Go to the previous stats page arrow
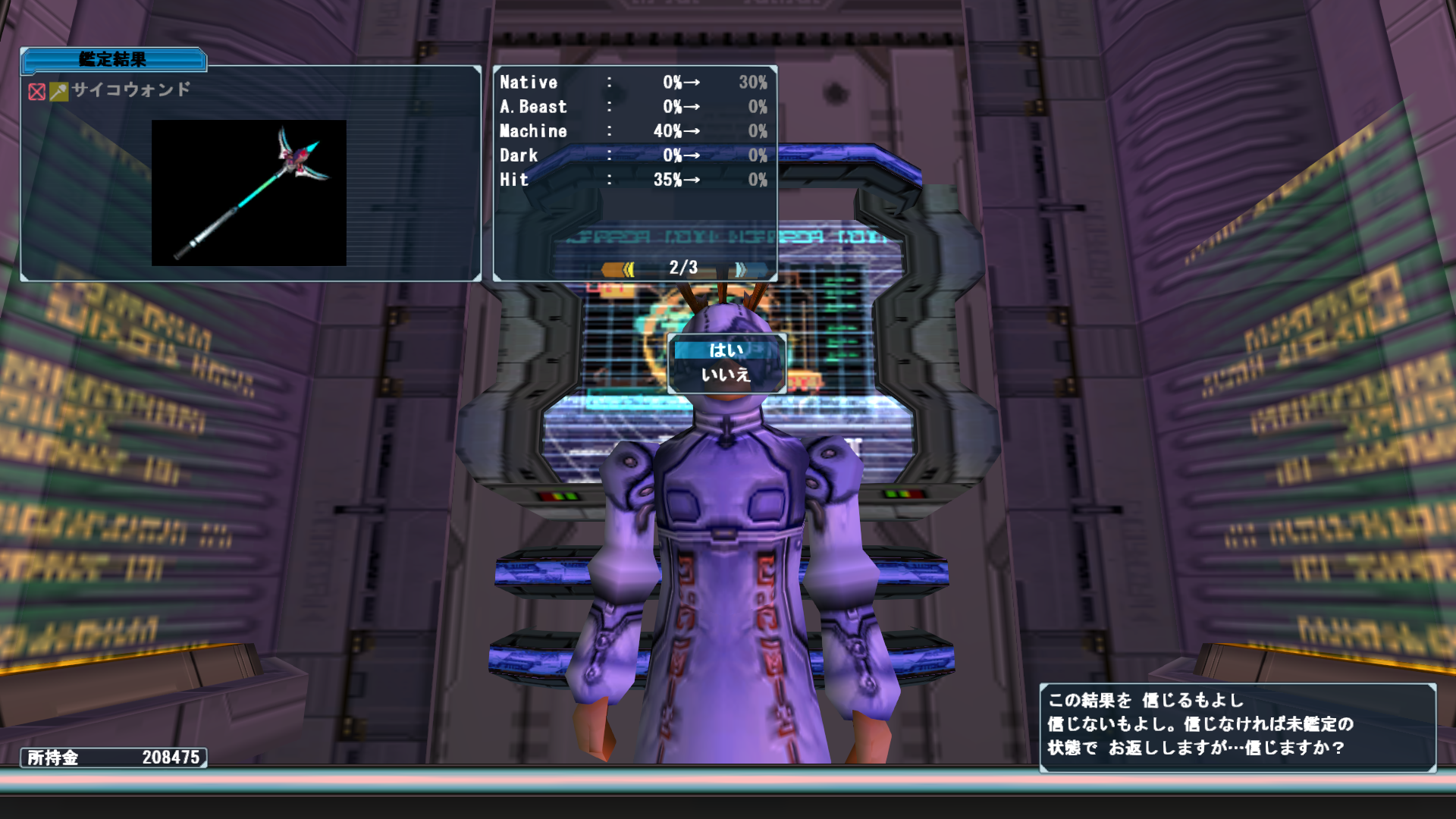This screenshot has width=1456, height=819. [x=620, y=269]
